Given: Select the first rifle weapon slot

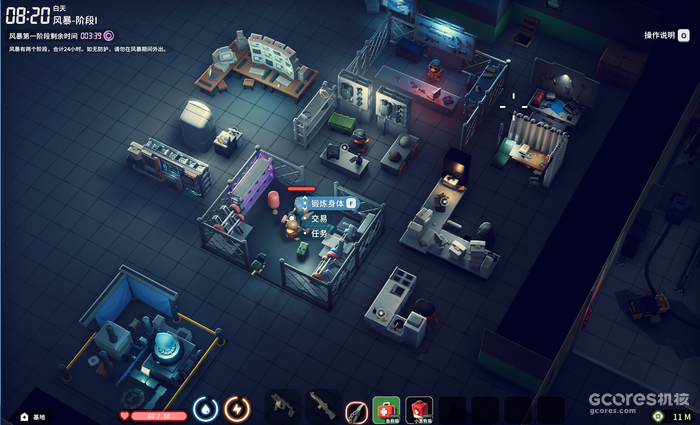Looking at the screenshot, I should pyautogui.click(x=282, y=406).
